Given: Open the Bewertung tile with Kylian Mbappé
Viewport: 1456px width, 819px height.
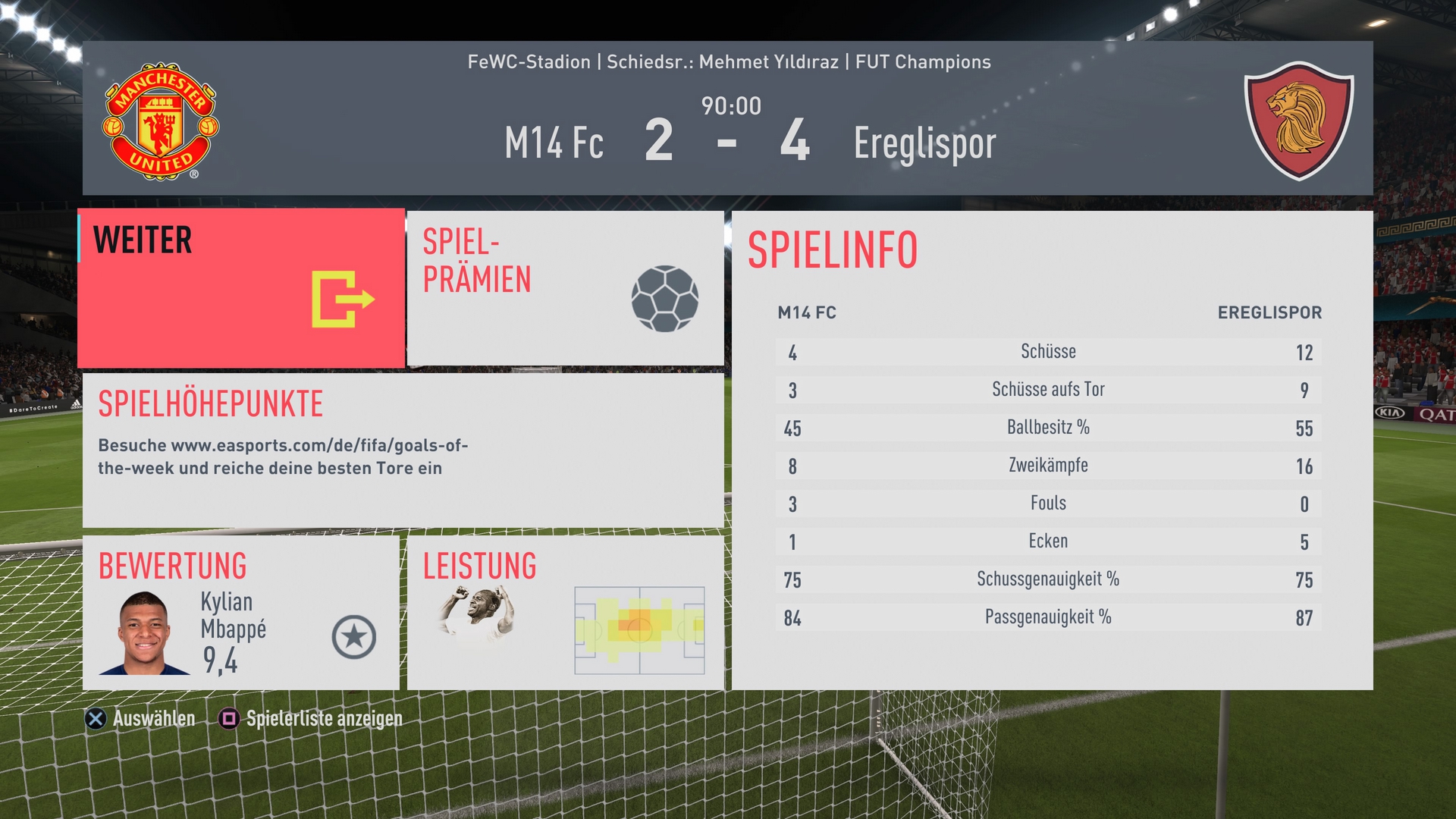Looking at the screenshot, I should point(241,613).
